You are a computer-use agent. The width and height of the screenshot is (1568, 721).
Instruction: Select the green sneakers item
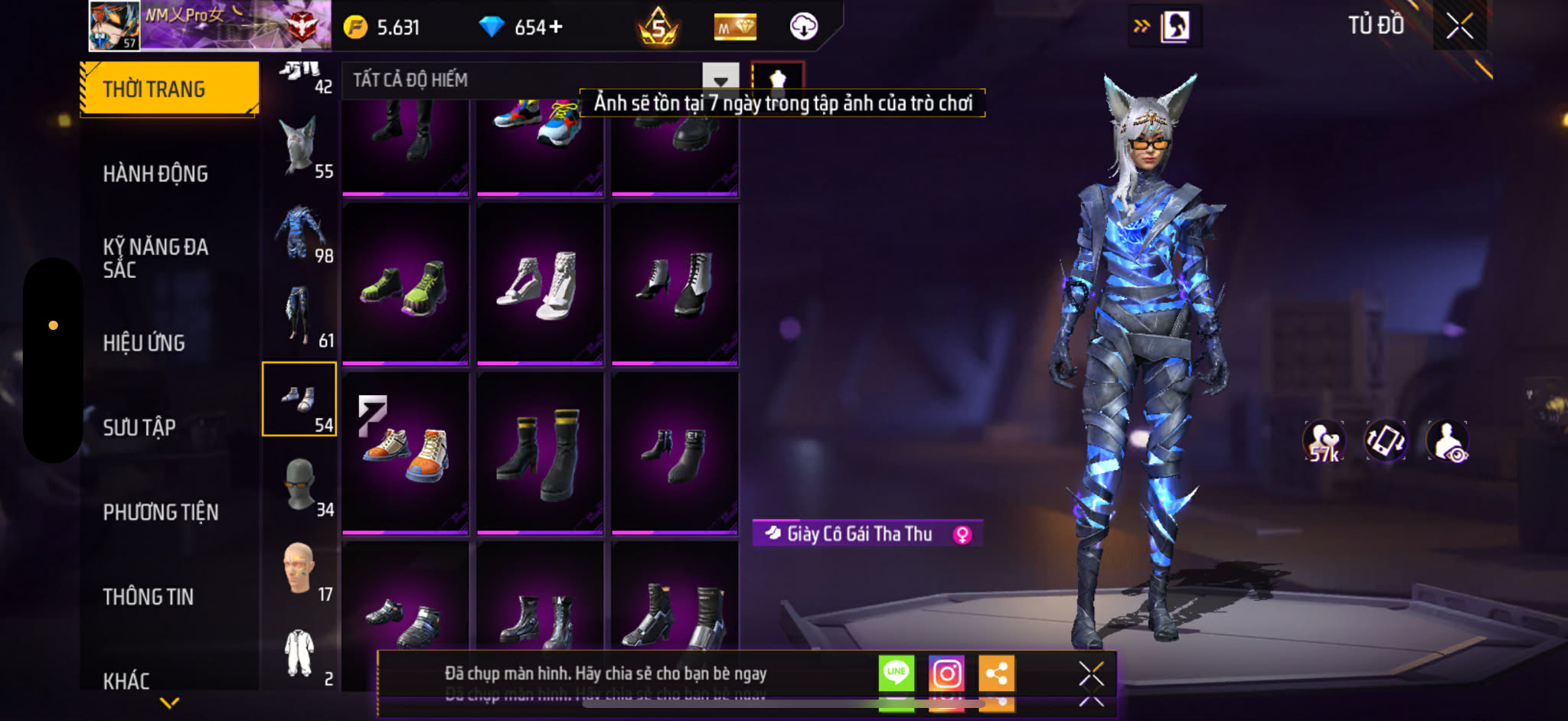tap(405, 284)
